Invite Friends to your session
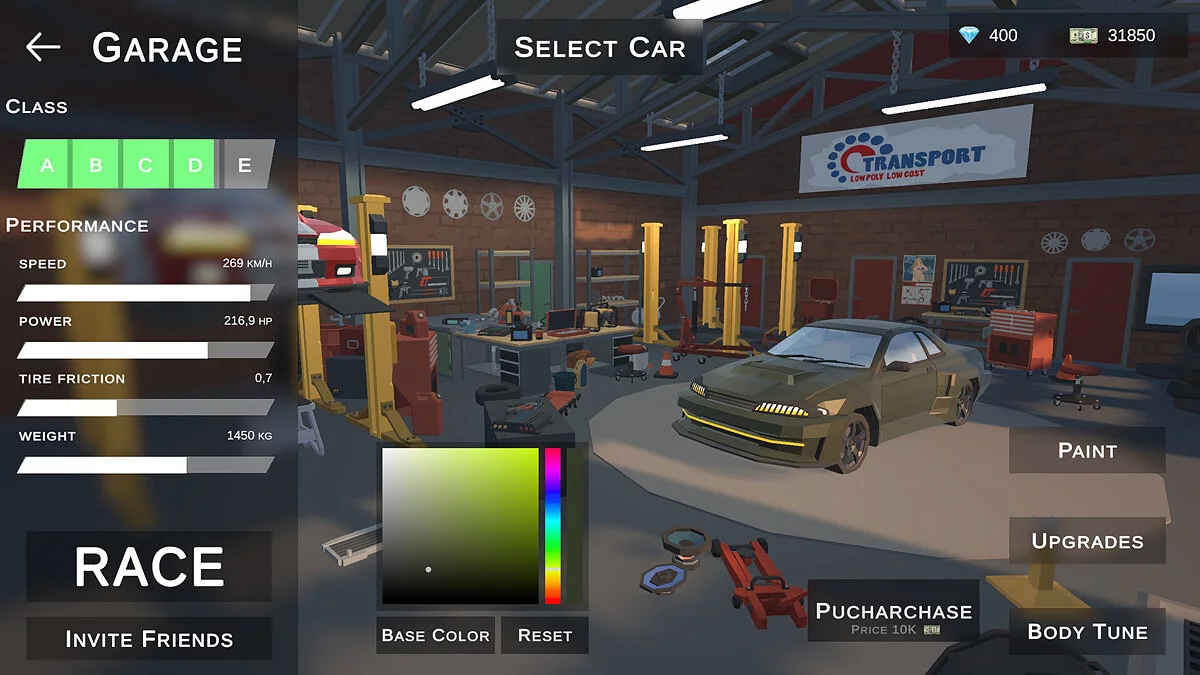The height and width of the screenshot is (675, 1200). 149,639
